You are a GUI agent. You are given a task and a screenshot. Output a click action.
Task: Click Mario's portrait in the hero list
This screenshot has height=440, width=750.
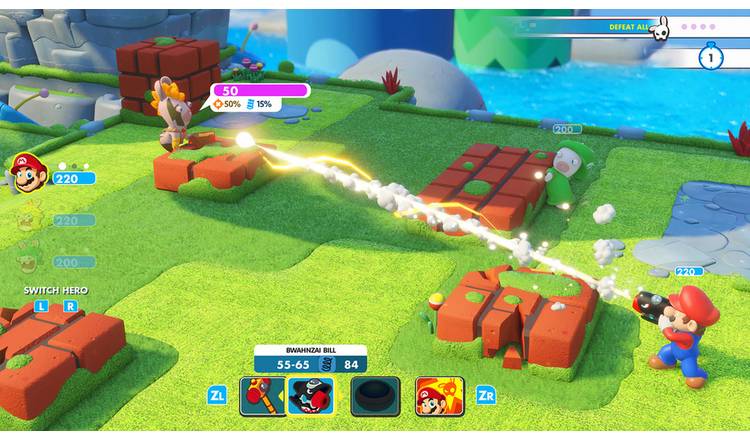[x=28, y=175]
